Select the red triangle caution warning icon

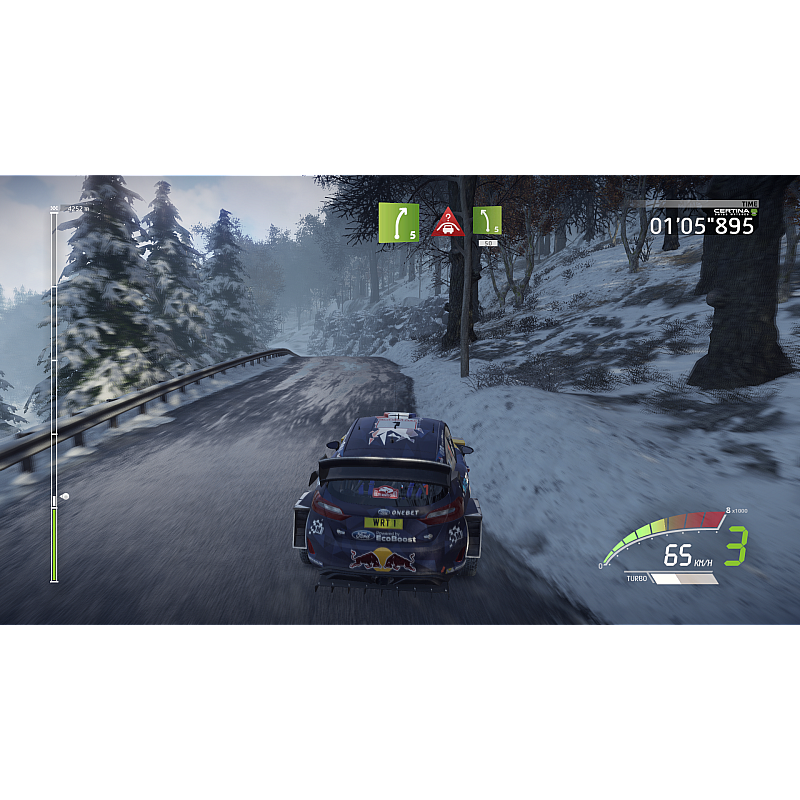447,223
